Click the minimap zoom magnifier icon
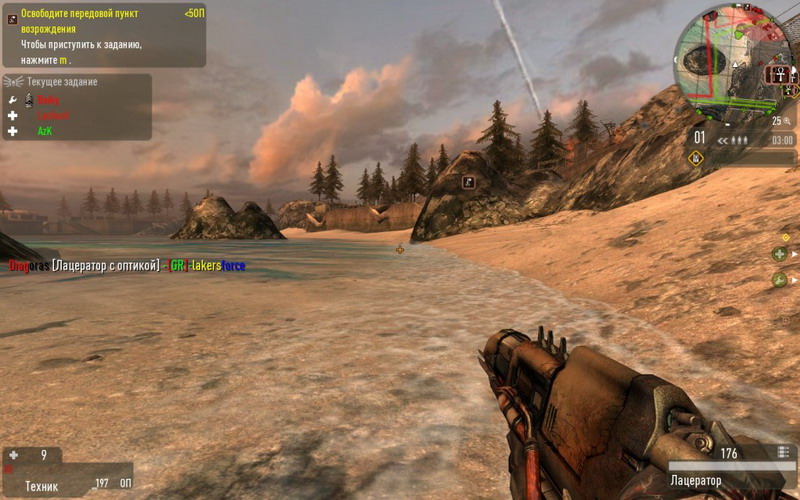Image resolution: width=800 pixels, height=500 pixels. click(787, 121)
